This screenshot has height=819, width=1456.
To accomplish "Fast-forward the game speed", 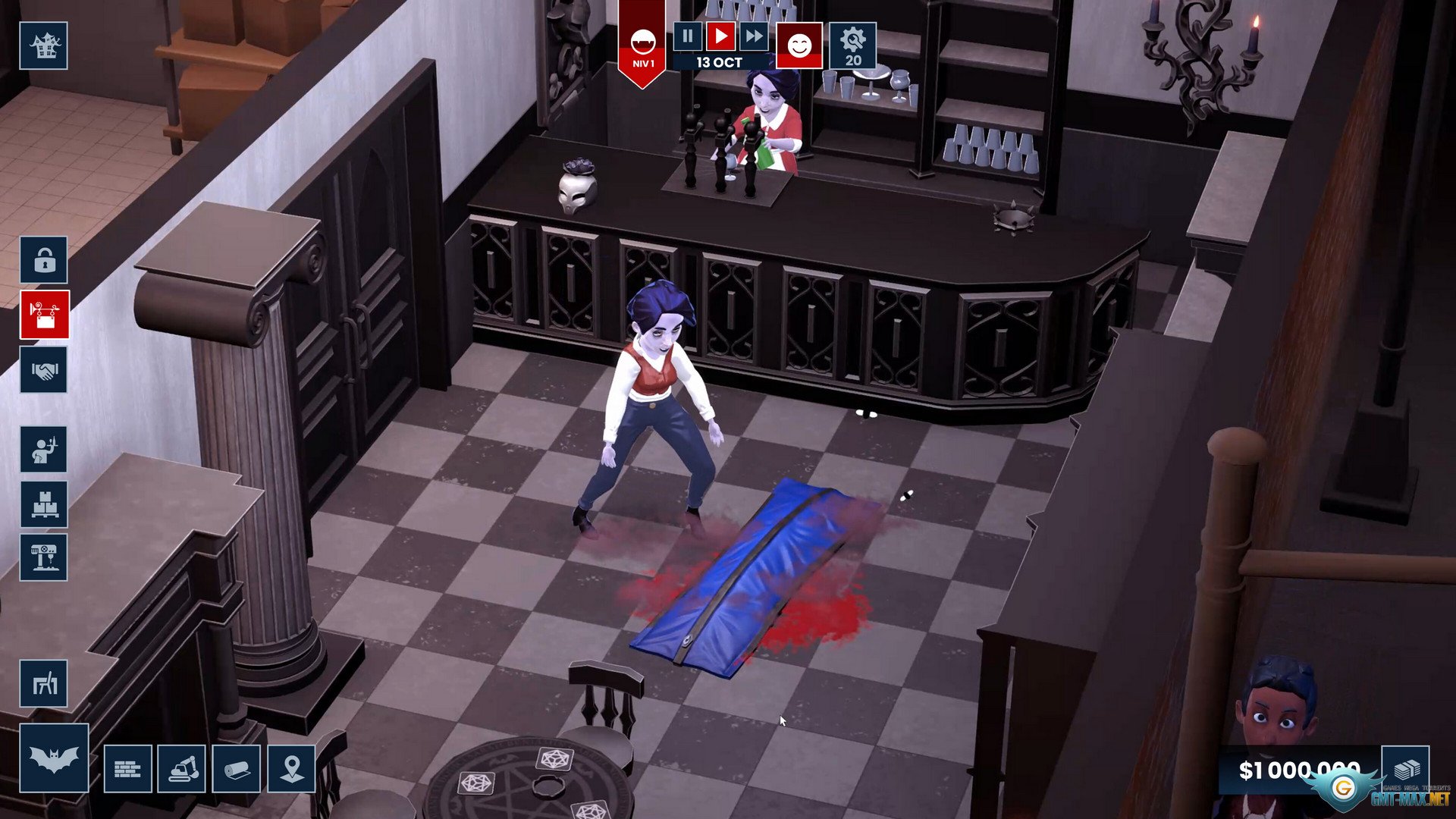I will [x=754, y=36].
